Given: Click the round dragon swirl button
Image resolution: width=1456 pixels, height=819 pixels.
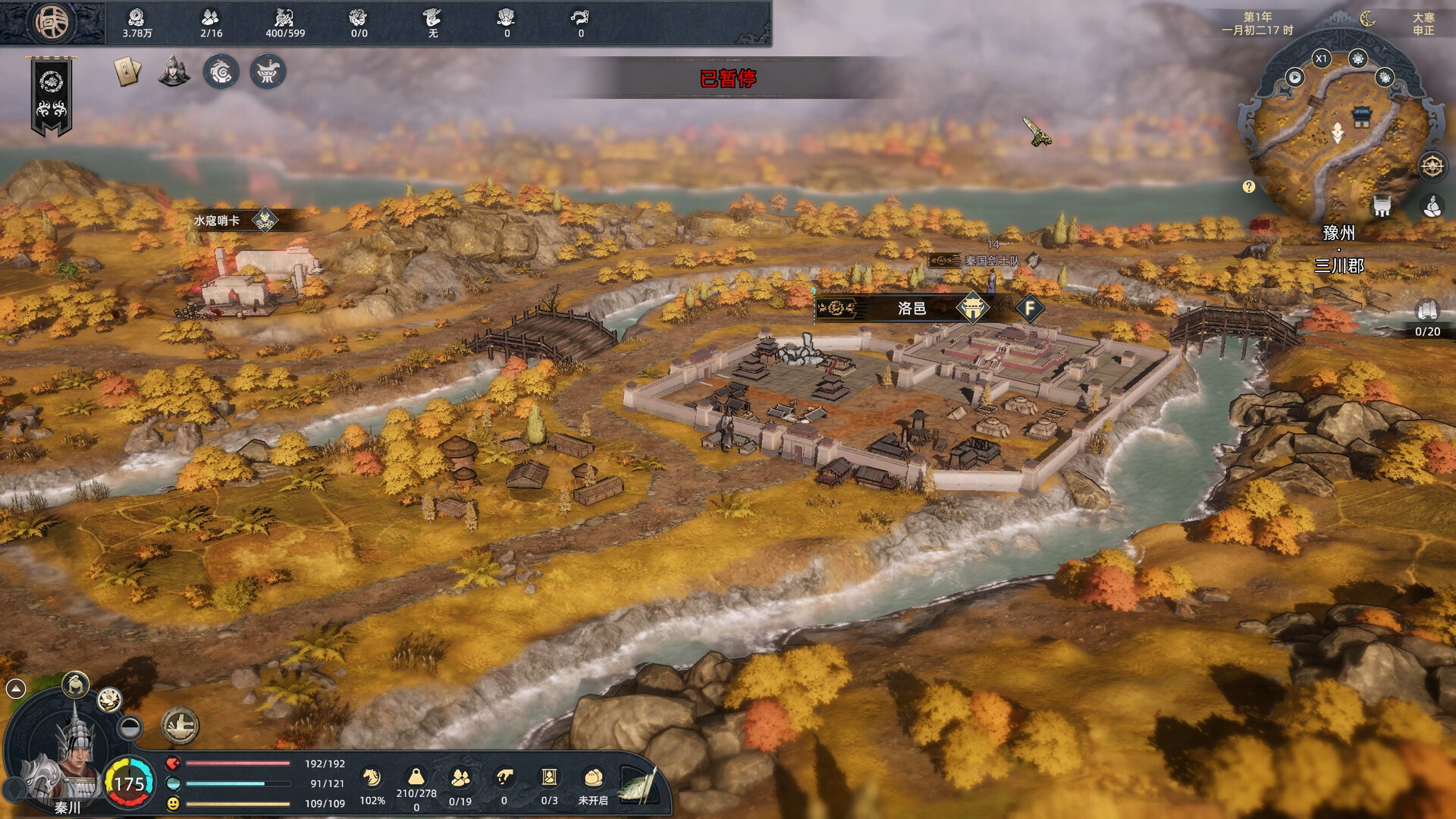Looking at the screenshot, I should point(221,72).
